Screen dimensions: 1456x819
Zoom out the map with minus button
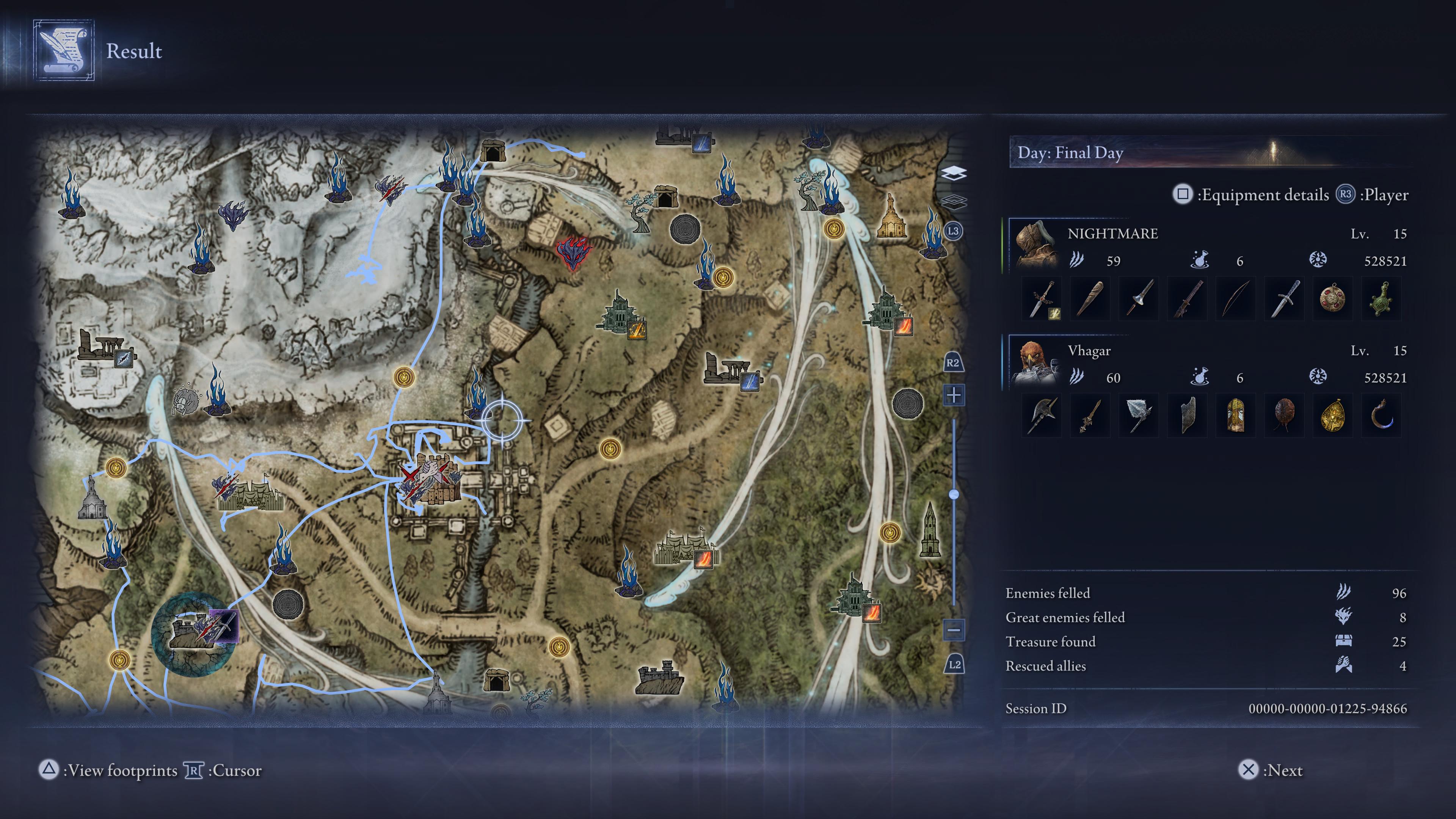coord(954,629)
